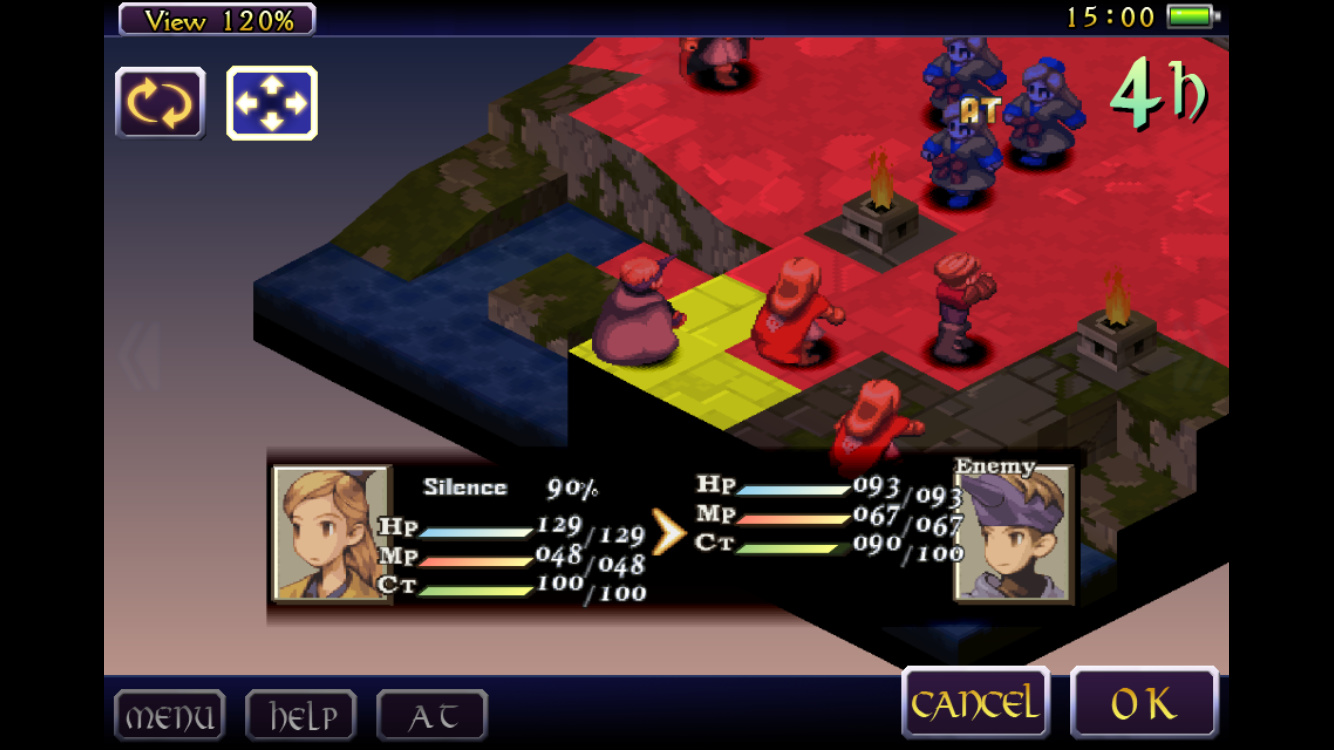Screen dimensions: 1334x750
Task: Rotate the camera with the arrows icon
Action: 160,103
